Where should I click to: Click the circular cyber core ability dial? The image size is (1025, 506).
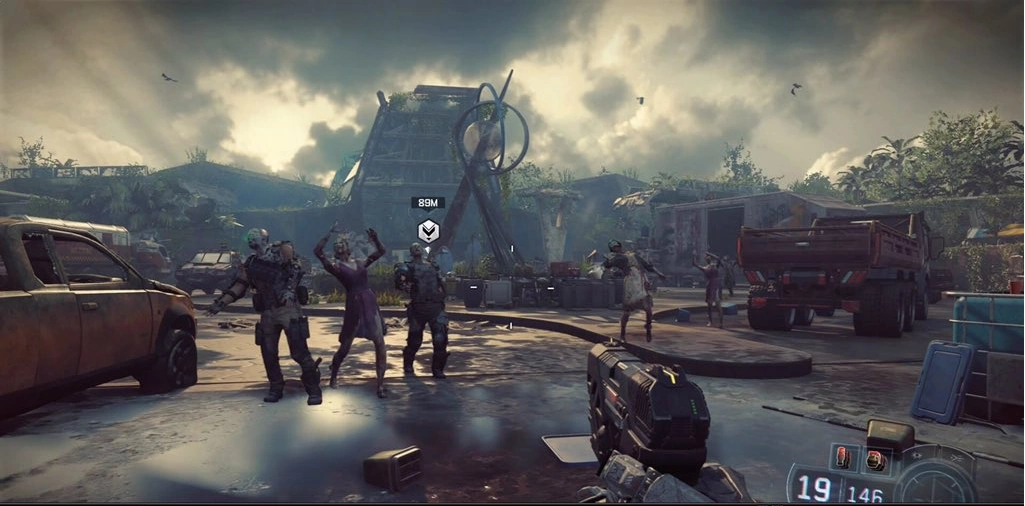coord(936,478)
